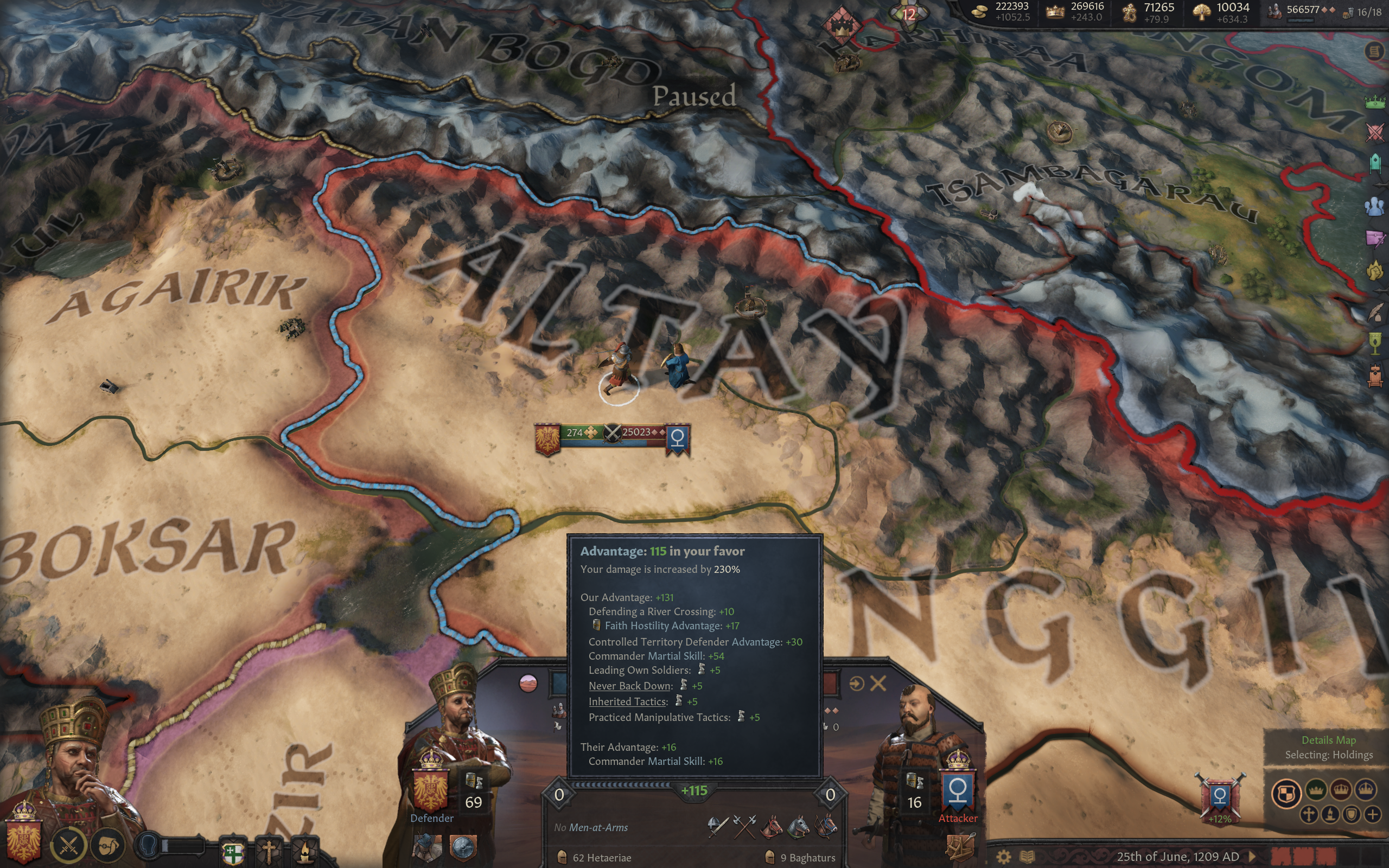The height and width of the screenshot is (868, 1389).
Task: Open the encyclopedia book icon
Action: tap(1028, 857)
